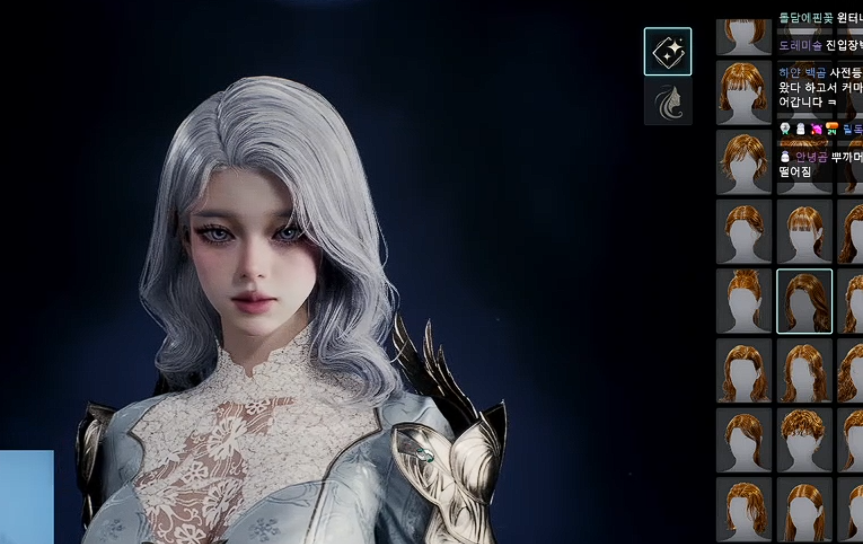Switch to the hair silhouette tab
This screenshot has height=544, width=863.
click(667, 103)
